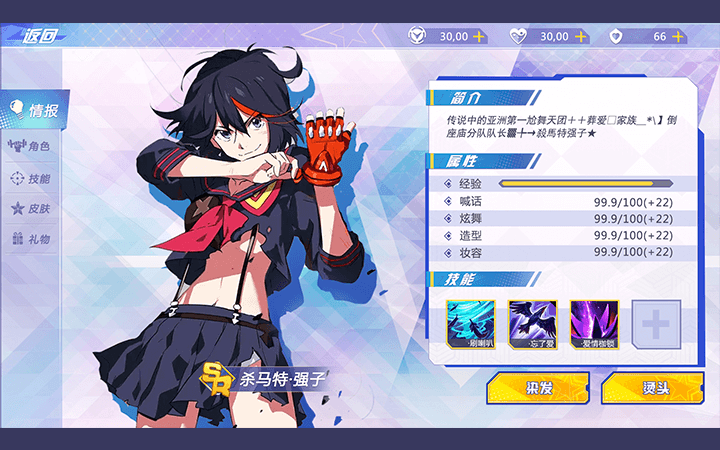Show the 皮肤 skins tab
Image resolution: width=720 pixels, height=450 pixels.
point(30,209)
